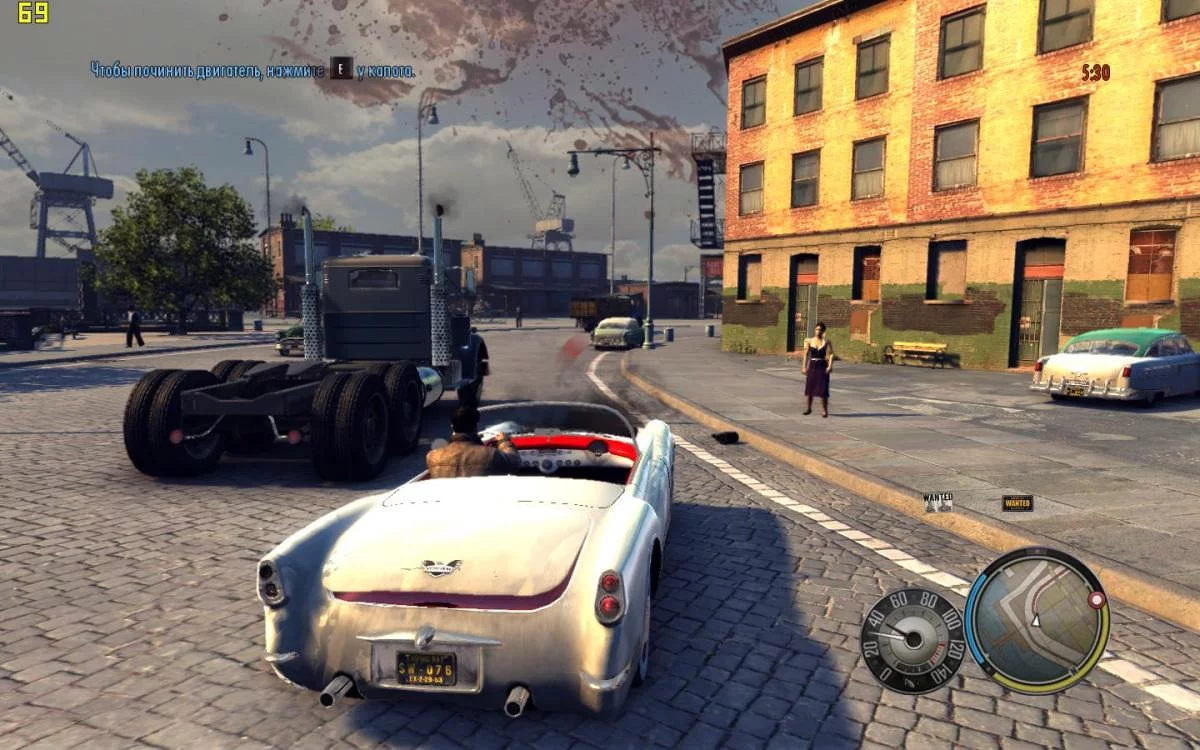Click the white WANTED poster icon

point(938,501)
